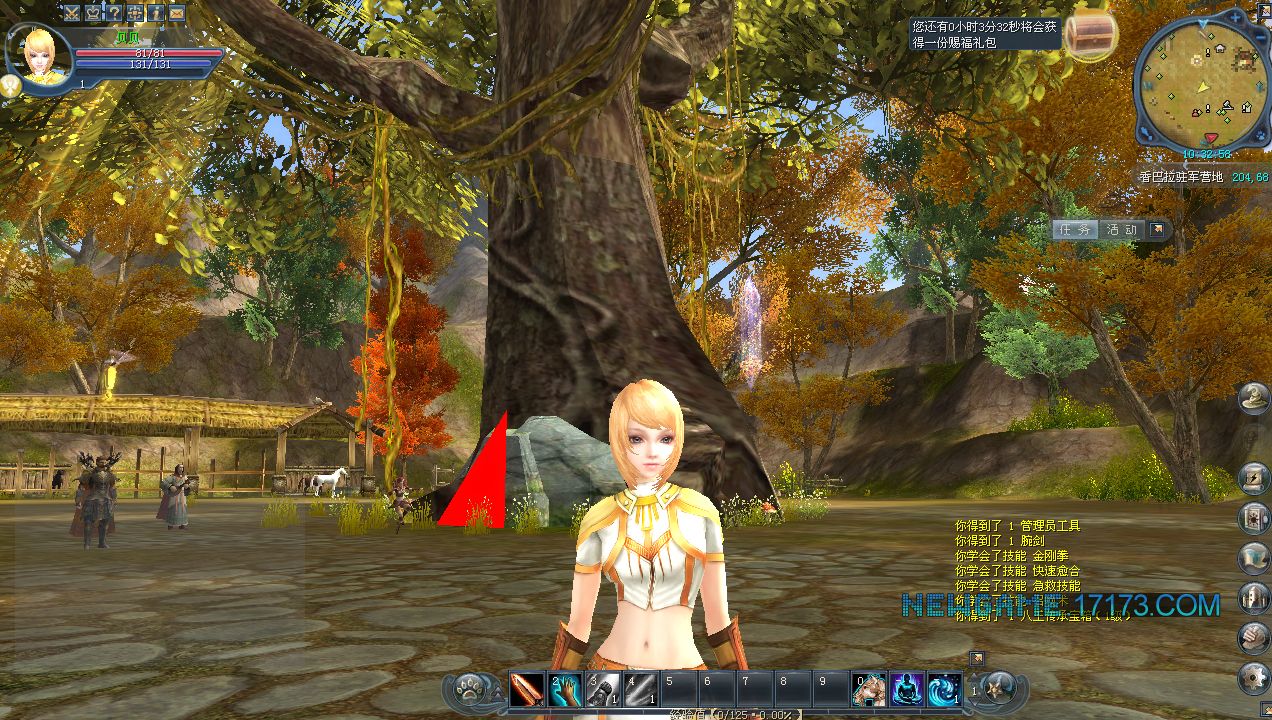This screenshot has height=720, width=1272.
Task: Open the crossed swords icon
Action: click(x=72, y=13)
